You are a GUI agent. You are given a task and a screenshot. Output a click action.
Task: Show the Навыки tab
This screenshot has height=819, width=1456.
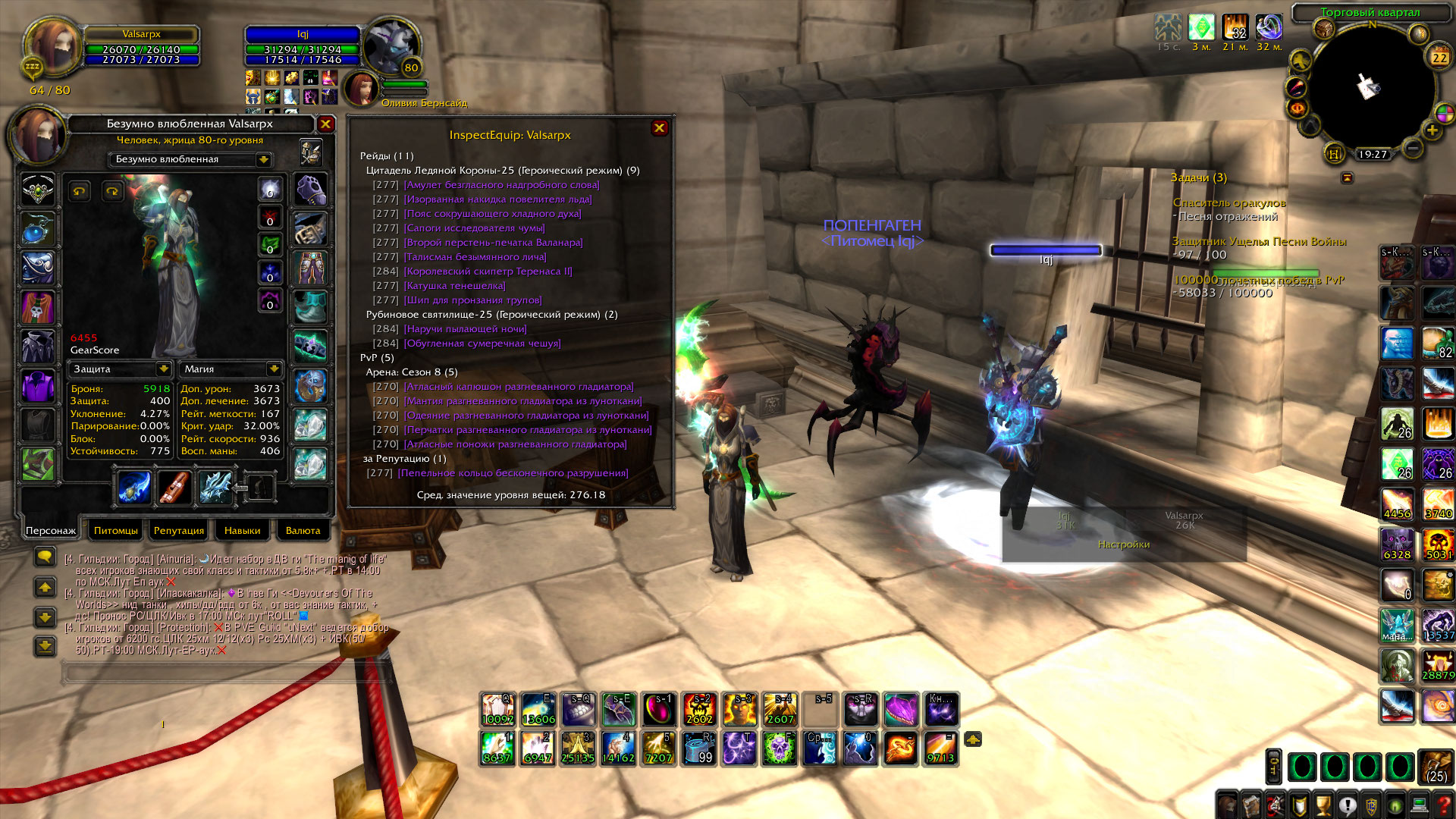coord(243,530)
